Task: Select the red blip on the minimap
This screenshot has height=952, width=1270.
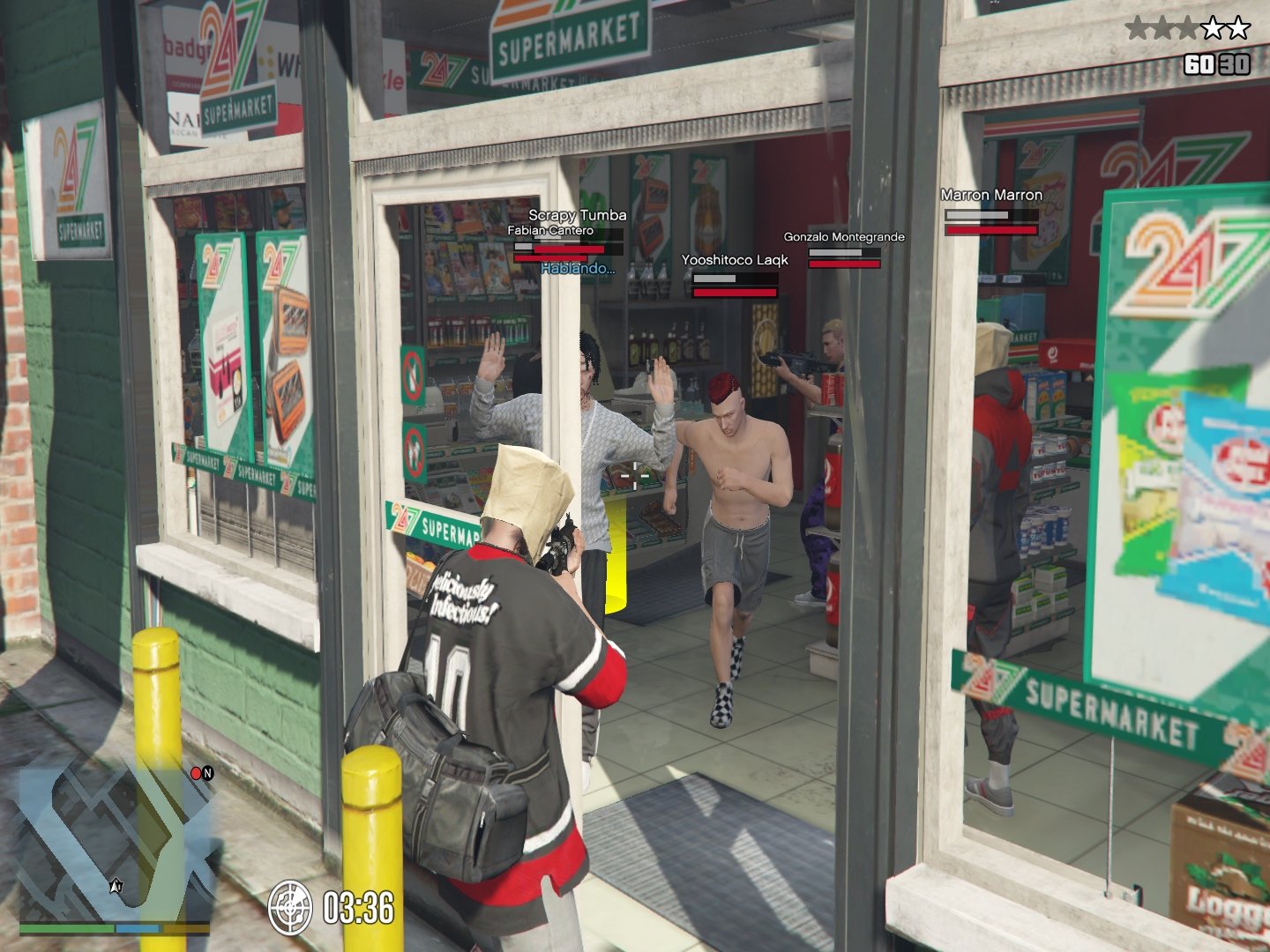Action: coord(196,773)
